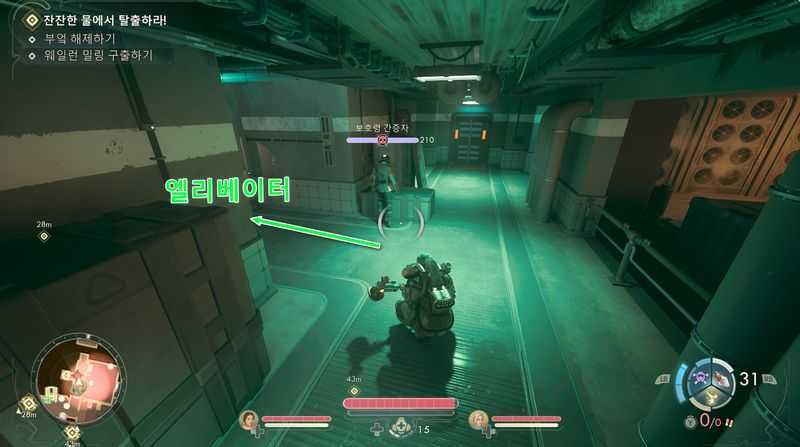
Task: Select the right companion portrait
Action: click(x=480, y=419)
